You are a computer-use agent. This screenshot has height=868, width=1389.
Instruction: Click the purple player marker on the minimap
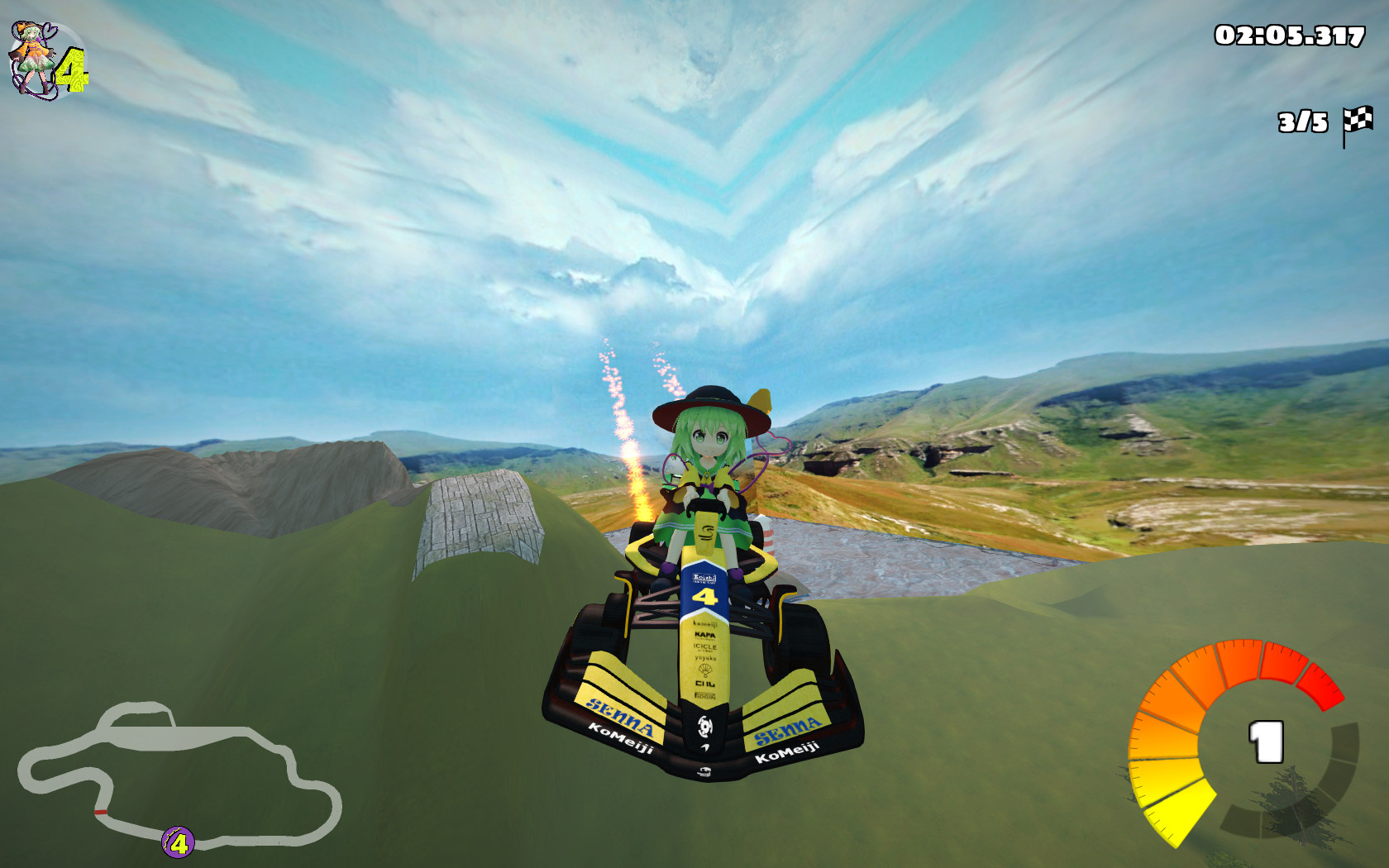(178, 842)
